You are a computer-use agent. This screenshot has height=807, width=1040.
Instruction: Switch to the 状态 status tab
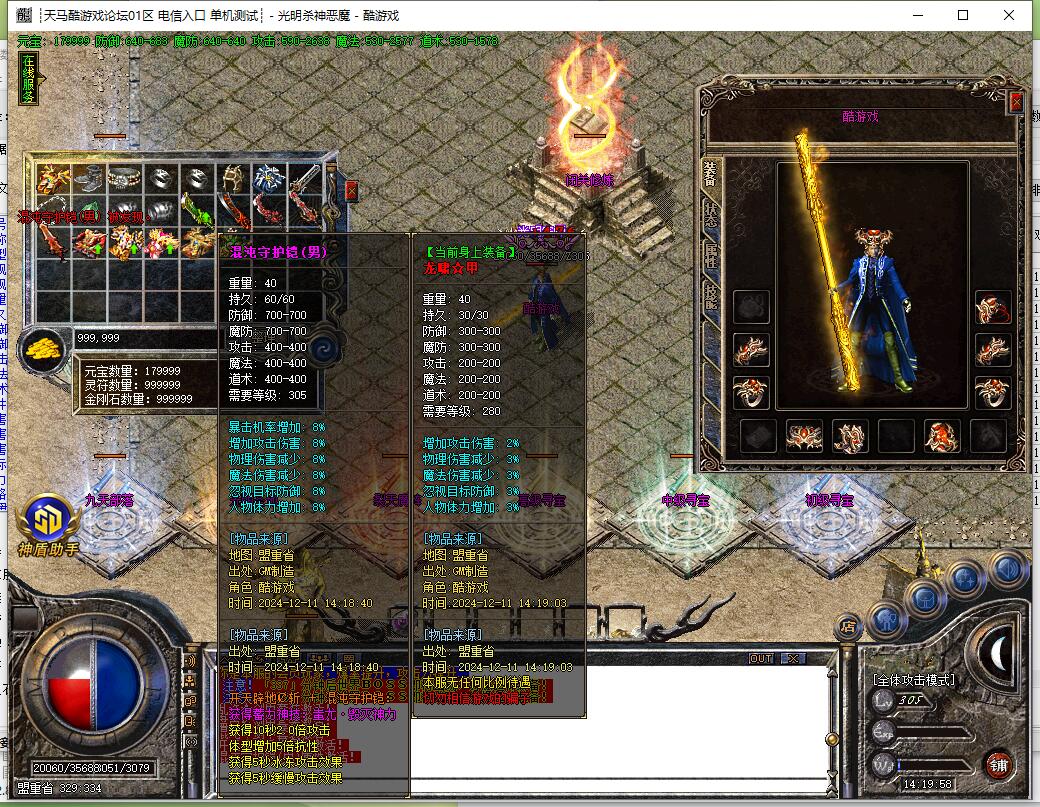tap(709, 213)
